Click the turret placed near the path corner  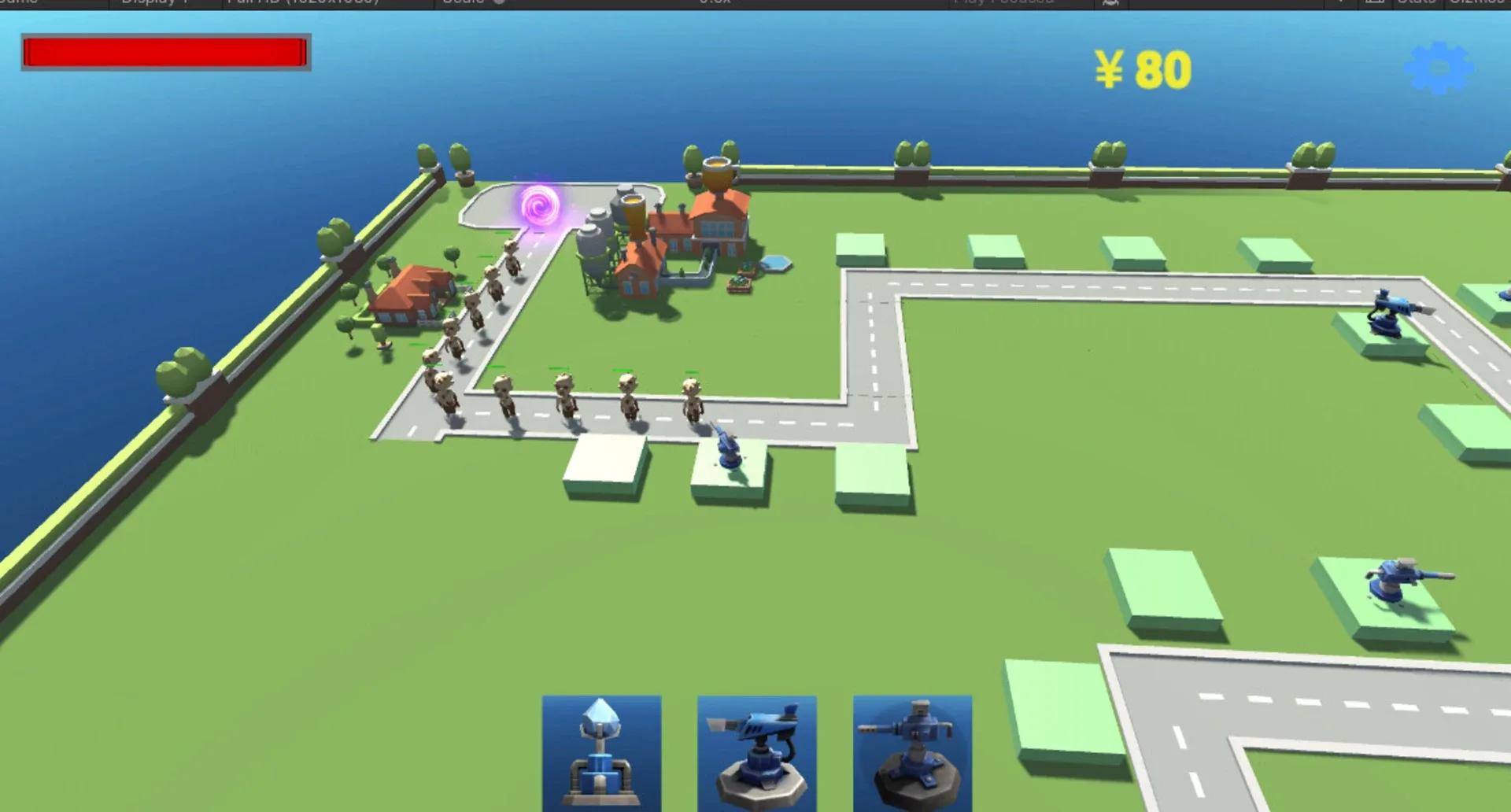coord(730,448)
